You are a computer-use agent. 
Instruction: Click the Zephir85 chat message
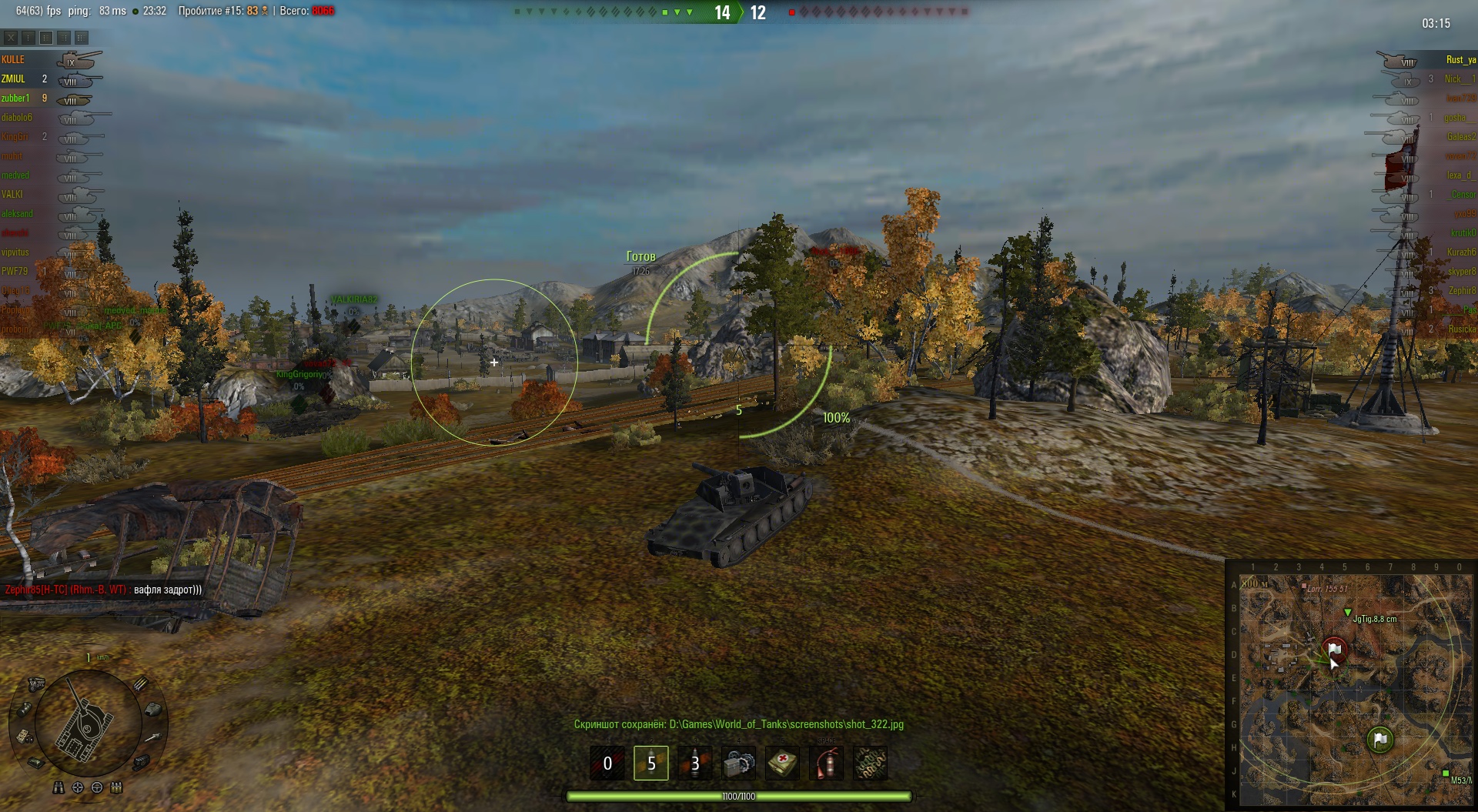coord(103,590)
